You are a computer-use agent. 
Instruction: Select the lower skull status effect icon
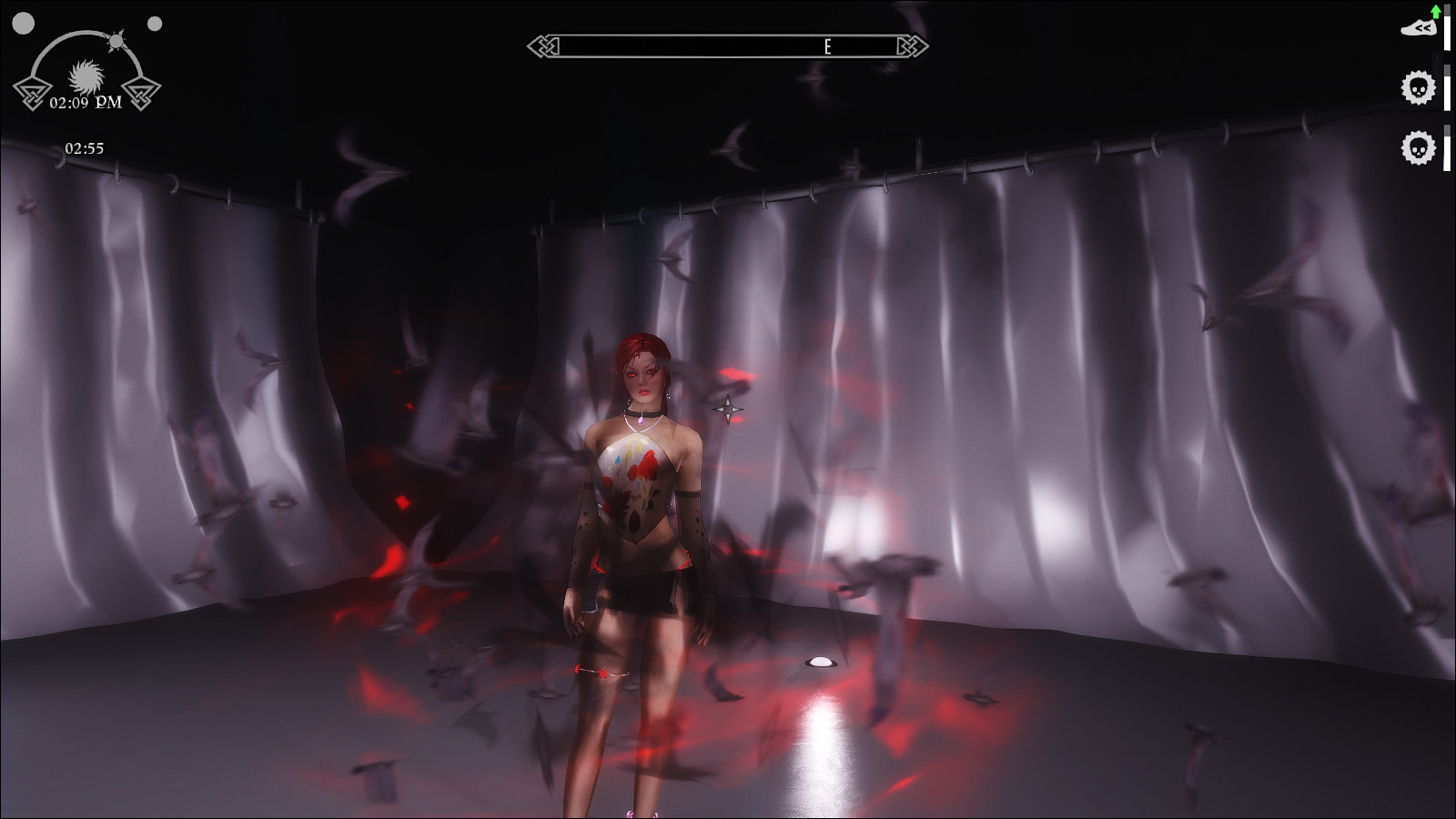click(1418, 147)
